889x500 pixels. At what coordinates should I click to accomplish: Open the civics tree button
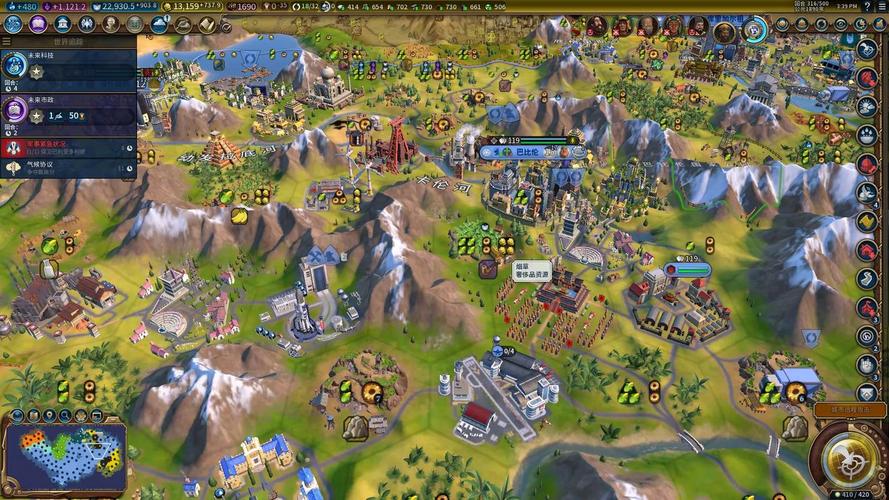pos(37,24)
